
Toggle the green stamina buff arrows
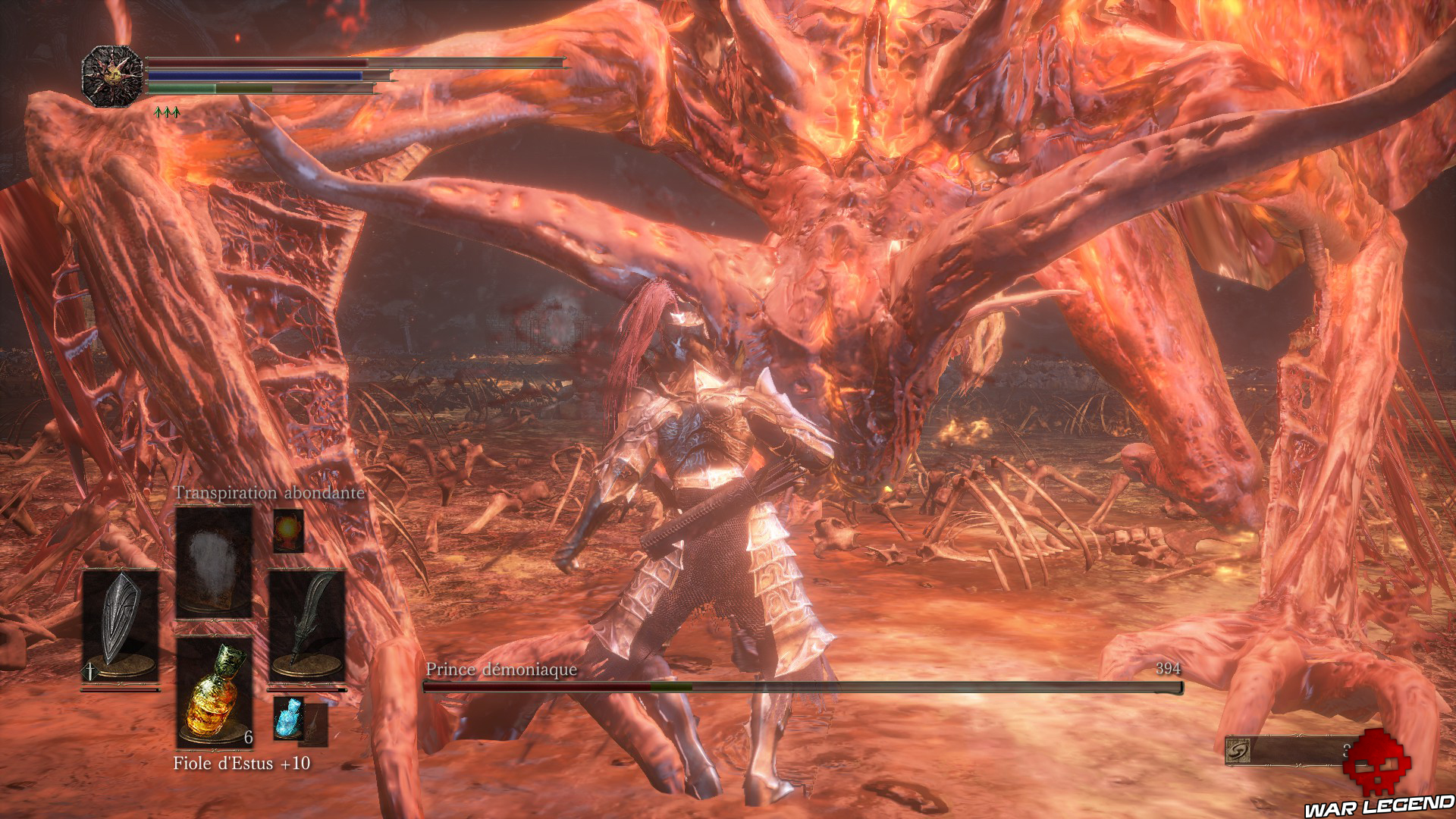pyautogui.click(x=167, y=110)
